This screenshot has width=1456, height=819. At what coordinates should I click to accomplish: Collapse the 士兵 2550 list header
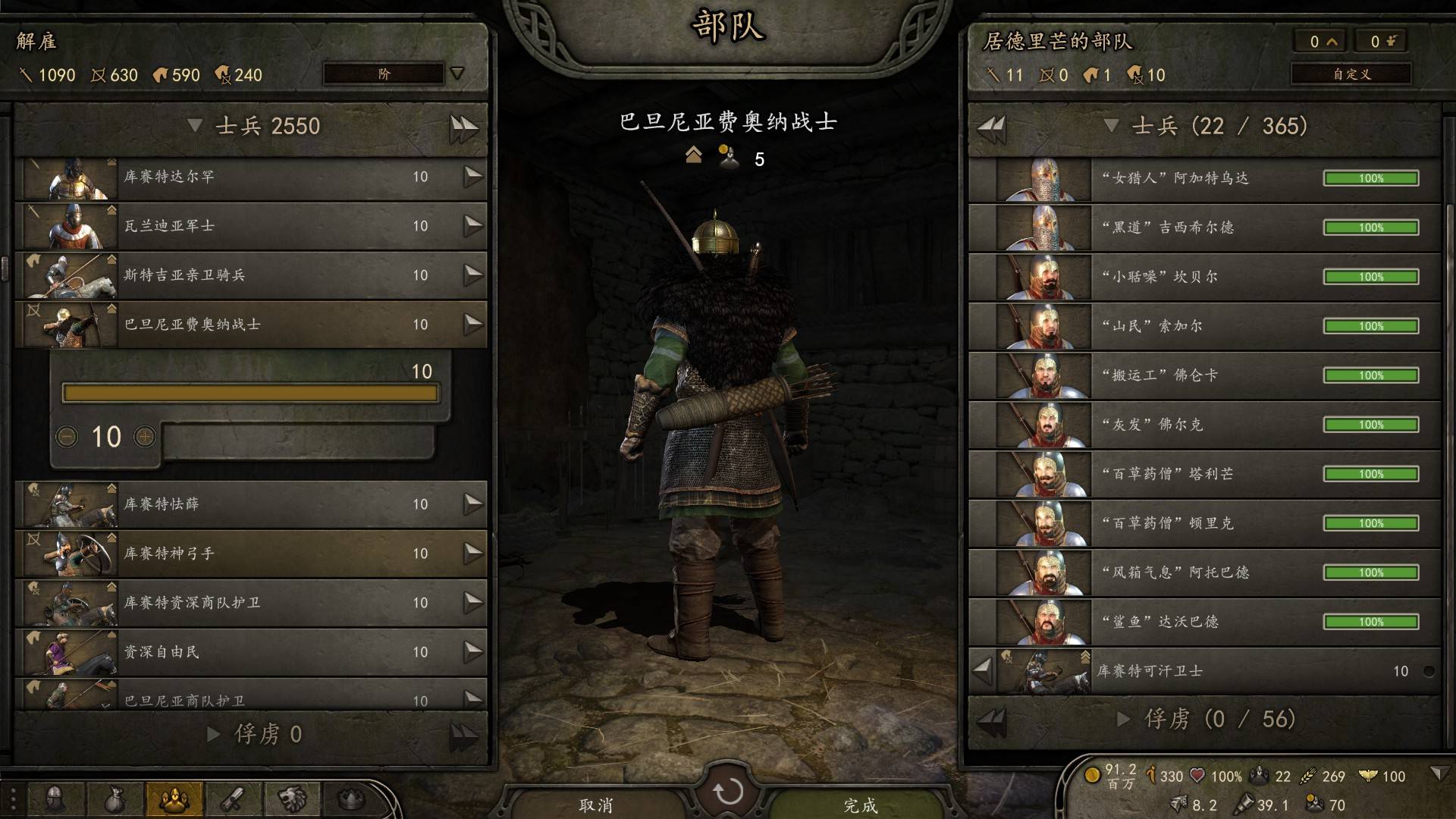(196, 126)
